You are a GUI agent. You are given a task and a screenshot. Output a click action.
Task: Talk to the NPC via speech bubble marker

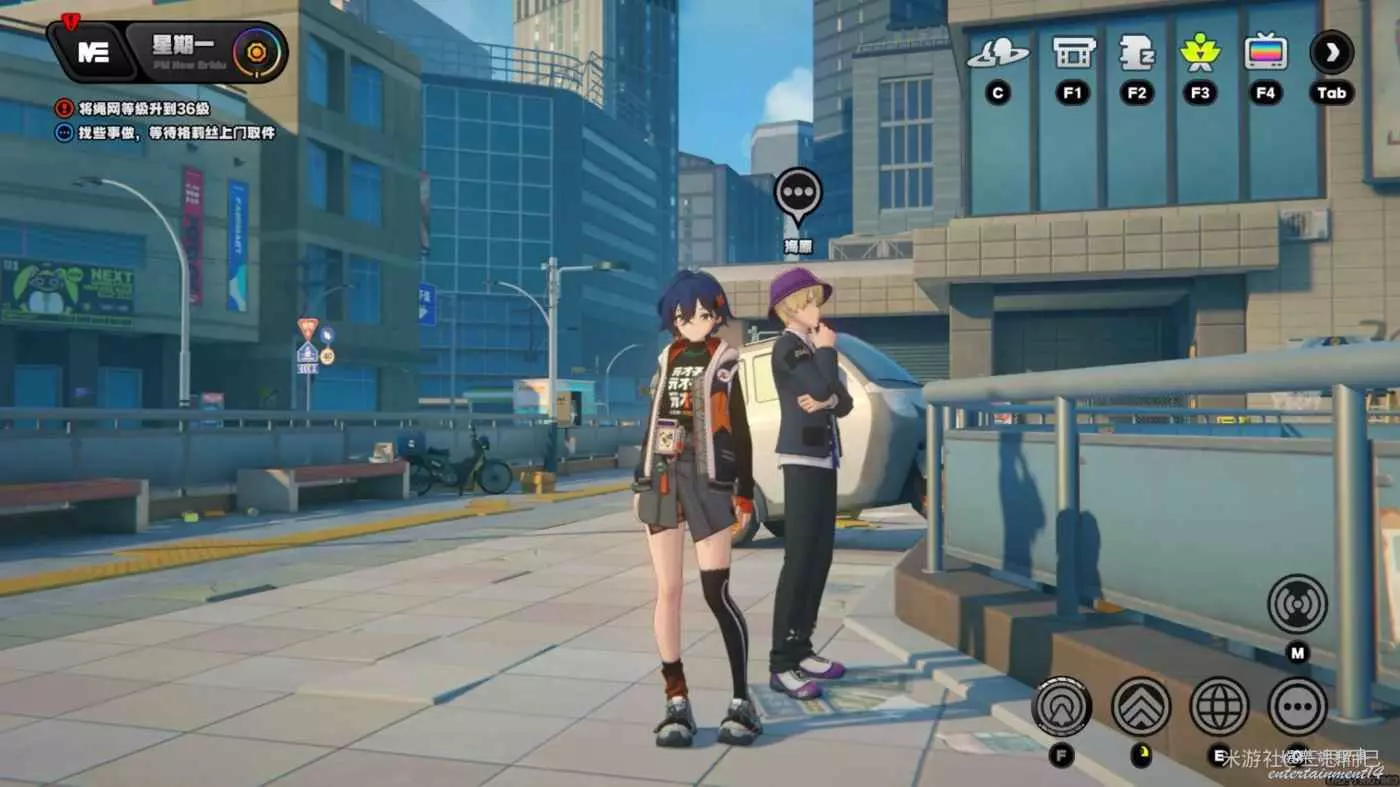coord(798,194)
